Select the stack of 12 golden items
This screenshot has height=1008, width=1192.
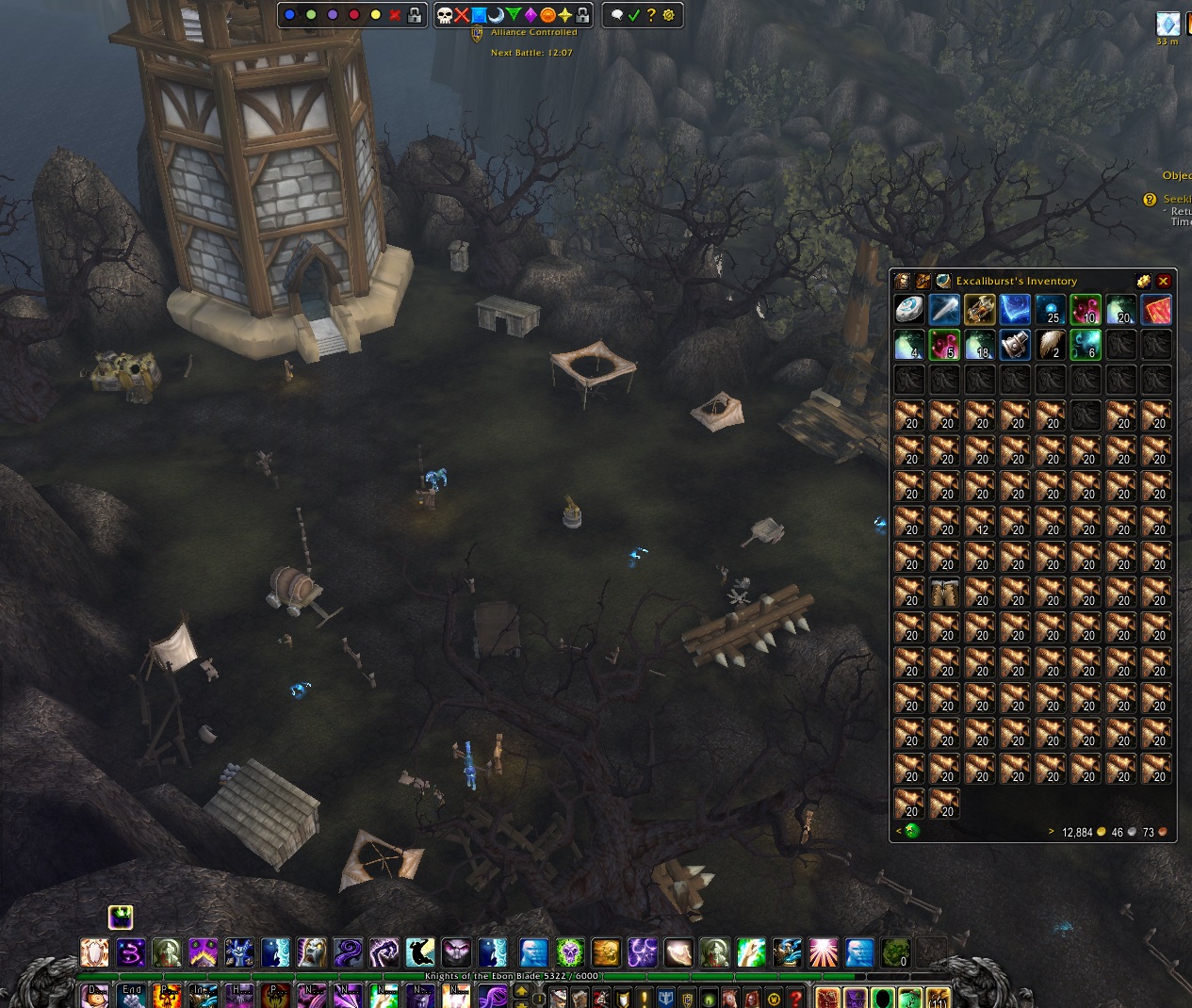tap(979, 521)
